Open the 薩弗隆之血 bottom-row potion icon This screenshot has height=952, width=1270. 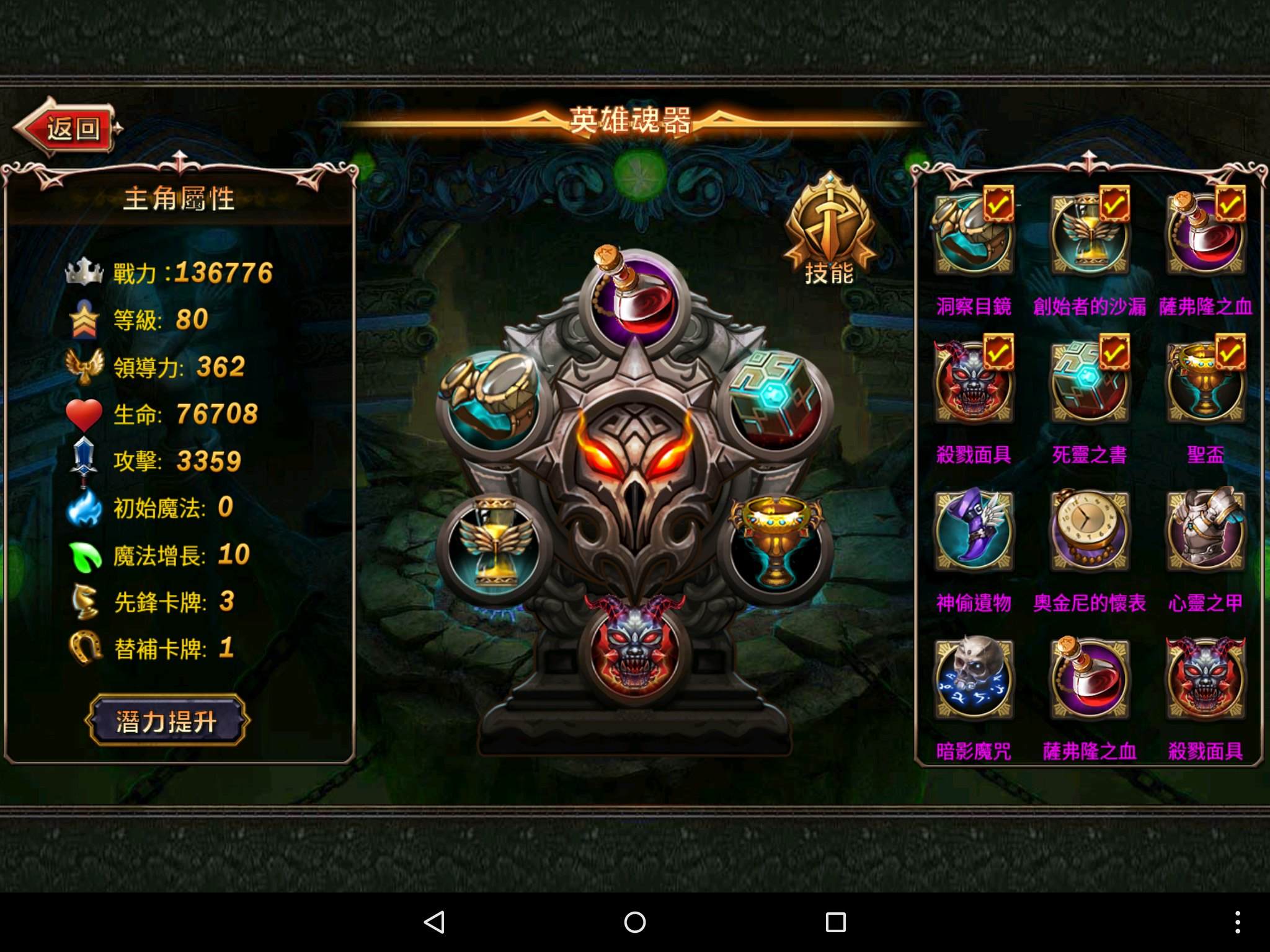(1090, 679)
